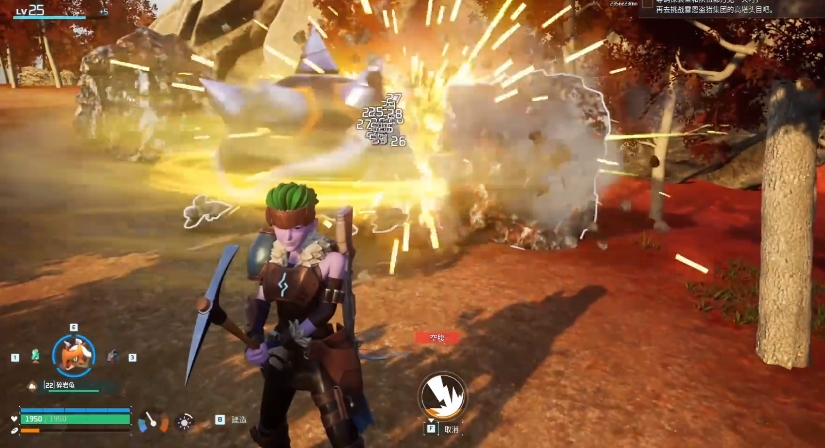
Task: Open the quest objective tracker text
Action: pyautogui.click(x=732, y=7)
